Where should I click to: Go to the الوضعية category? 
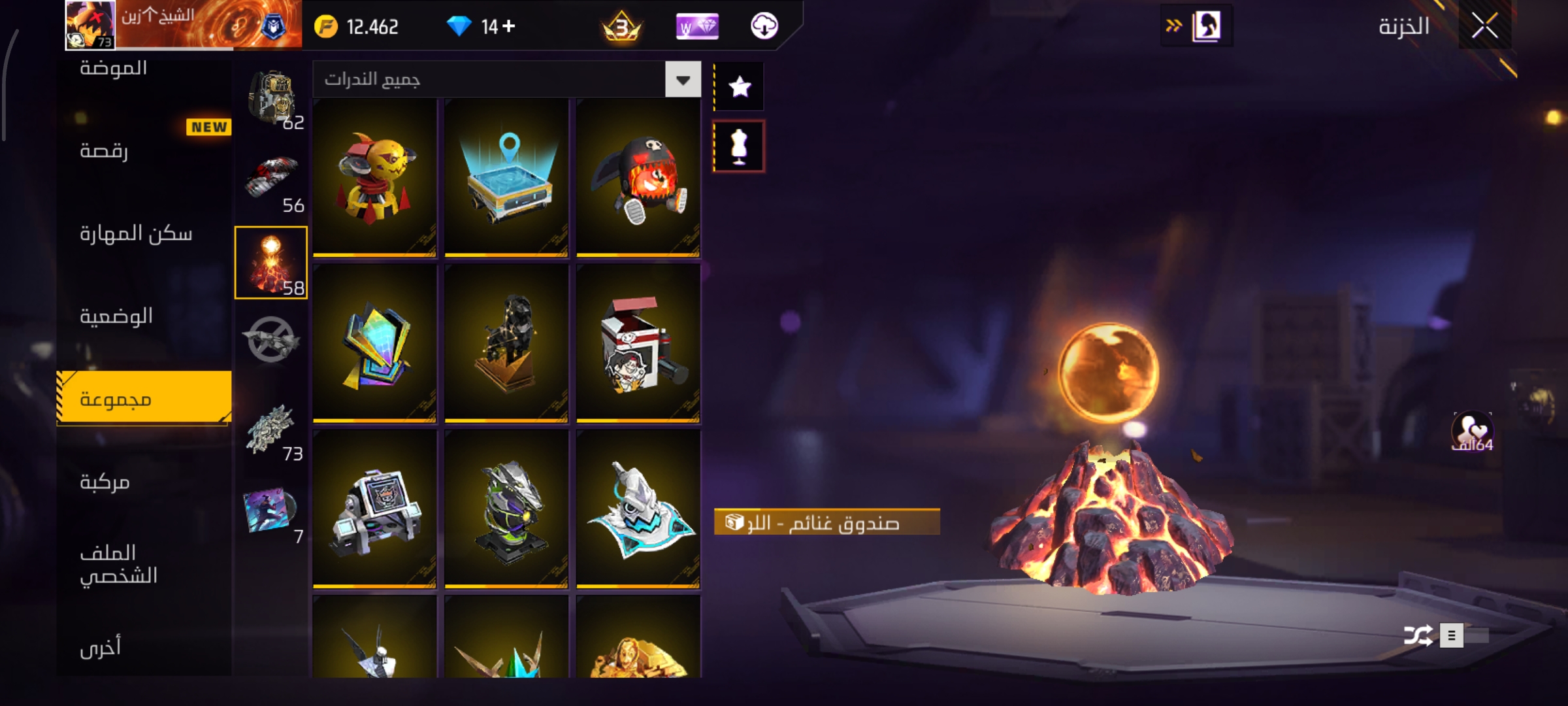(x=116, y=316)
